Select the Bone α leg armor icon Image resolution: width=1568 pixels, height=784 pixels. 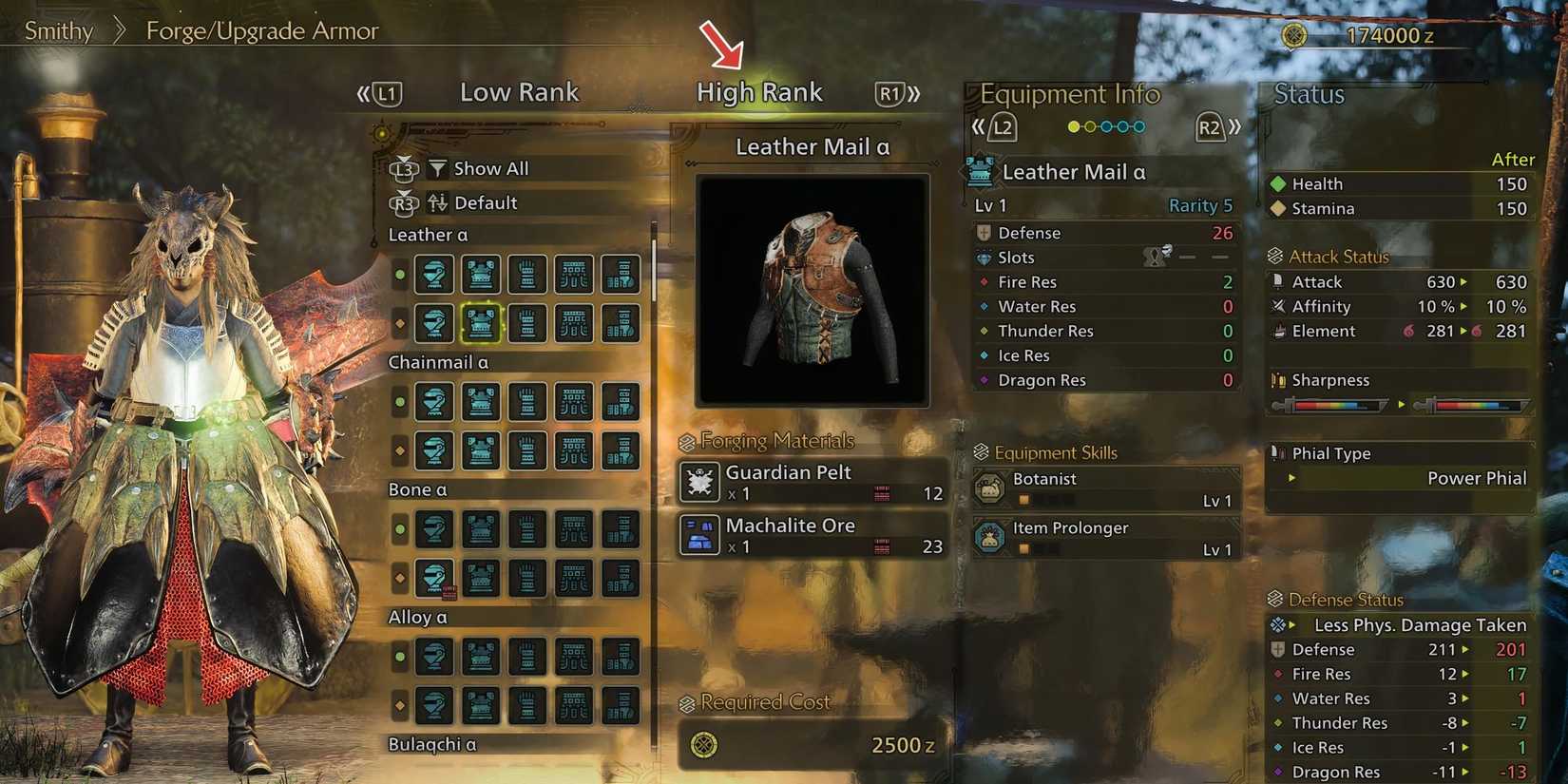pyautogui.click(x=621, y=529)
